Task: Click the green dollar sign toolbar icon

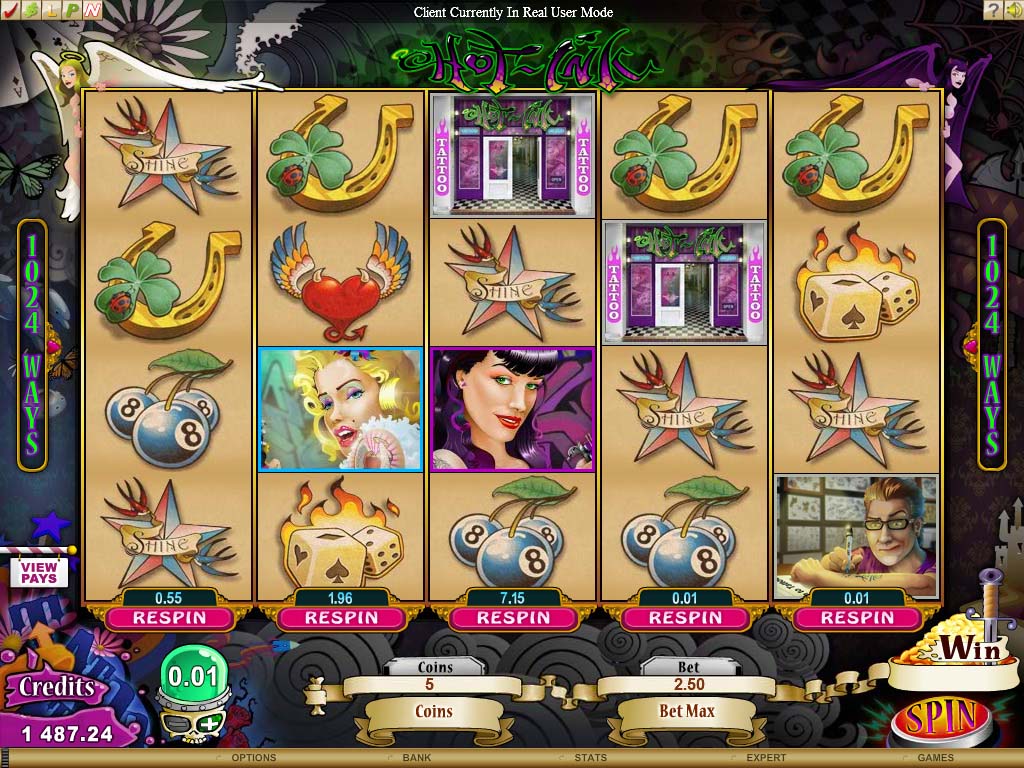Action: click(30, 10)
